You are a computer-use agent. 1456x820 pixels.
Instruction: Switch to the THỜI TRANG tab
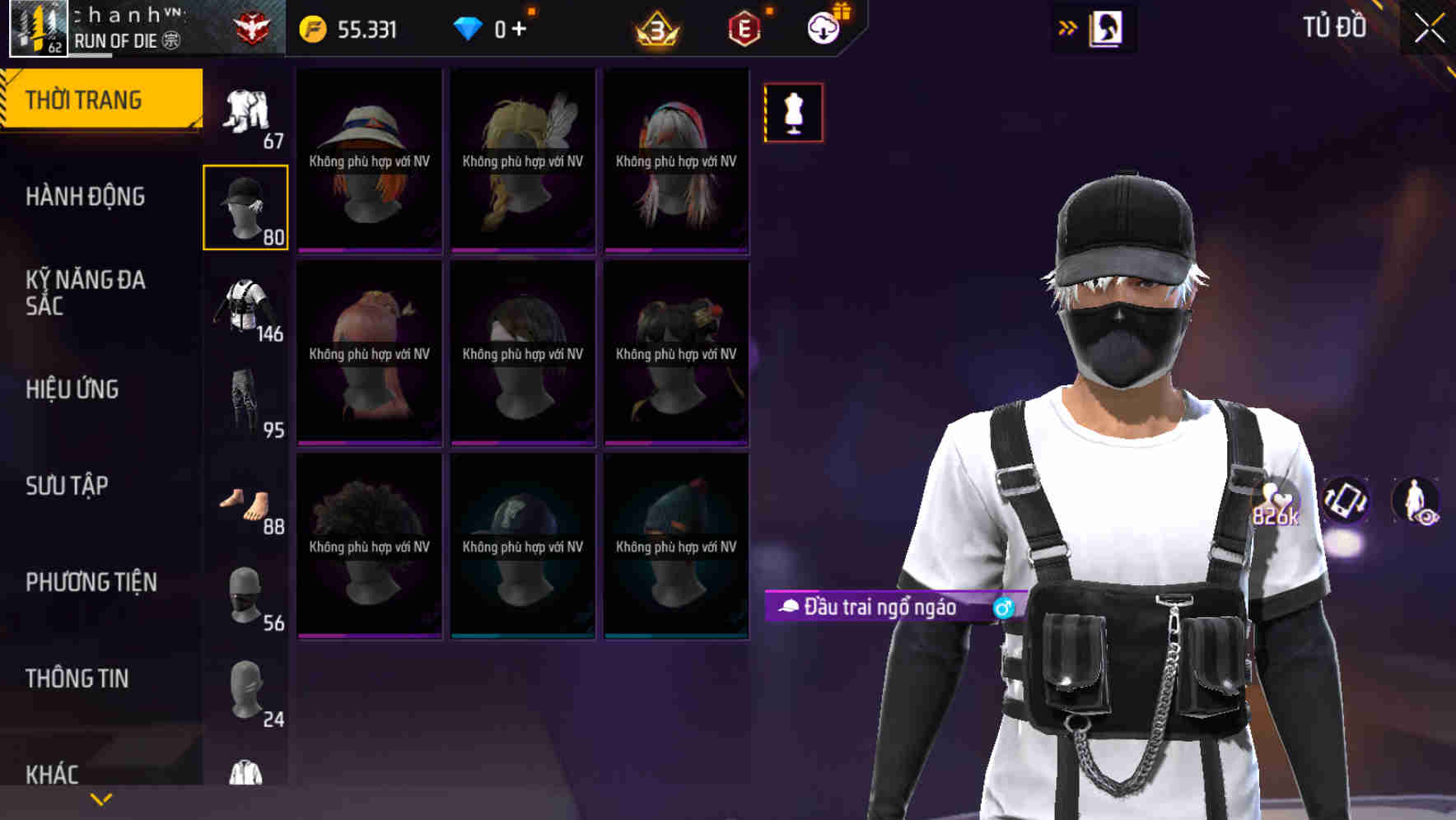86,99
